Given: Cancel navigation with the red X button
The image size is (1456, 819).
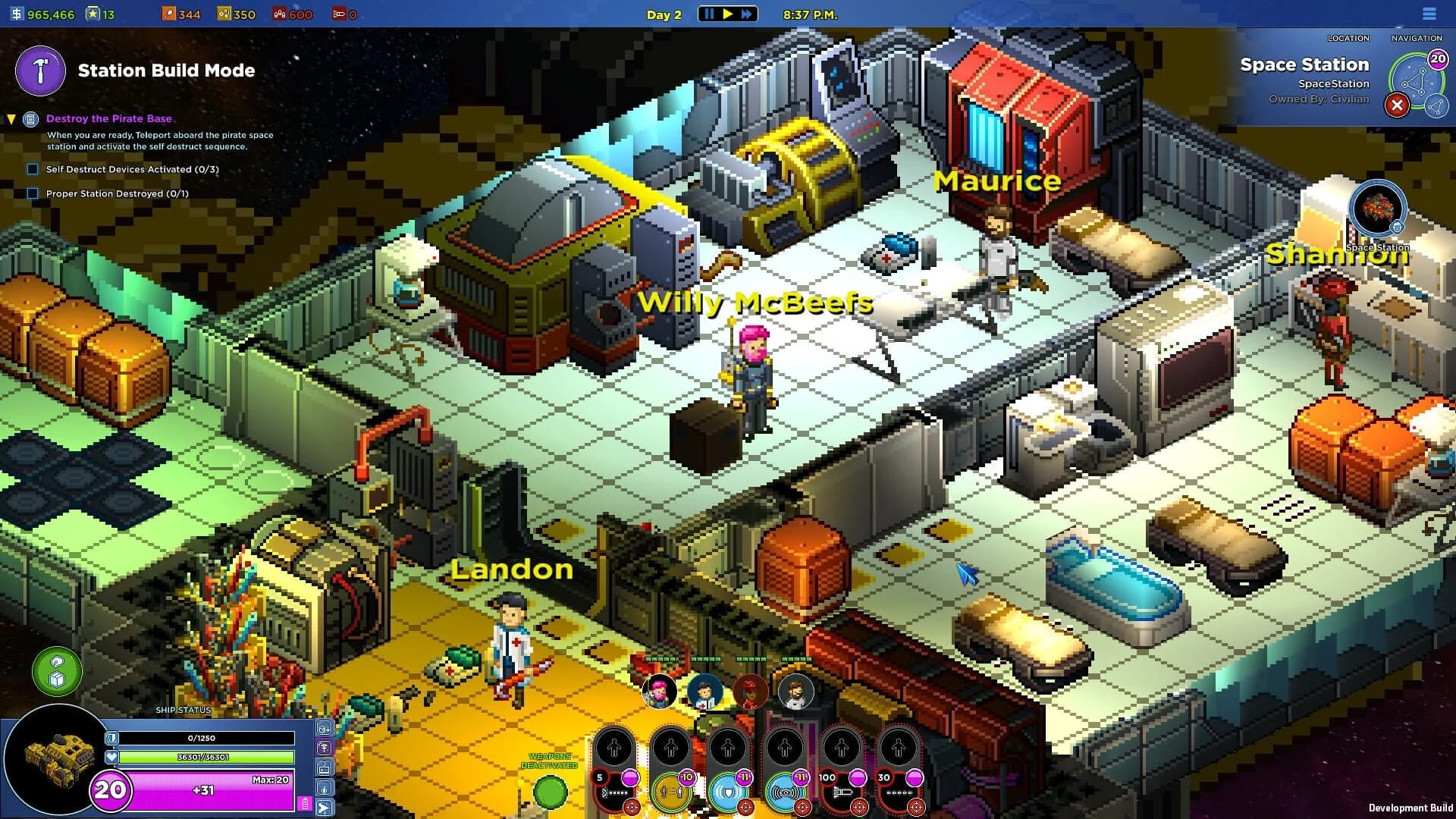Looking at the screenshot, I should click(1398, 105).
